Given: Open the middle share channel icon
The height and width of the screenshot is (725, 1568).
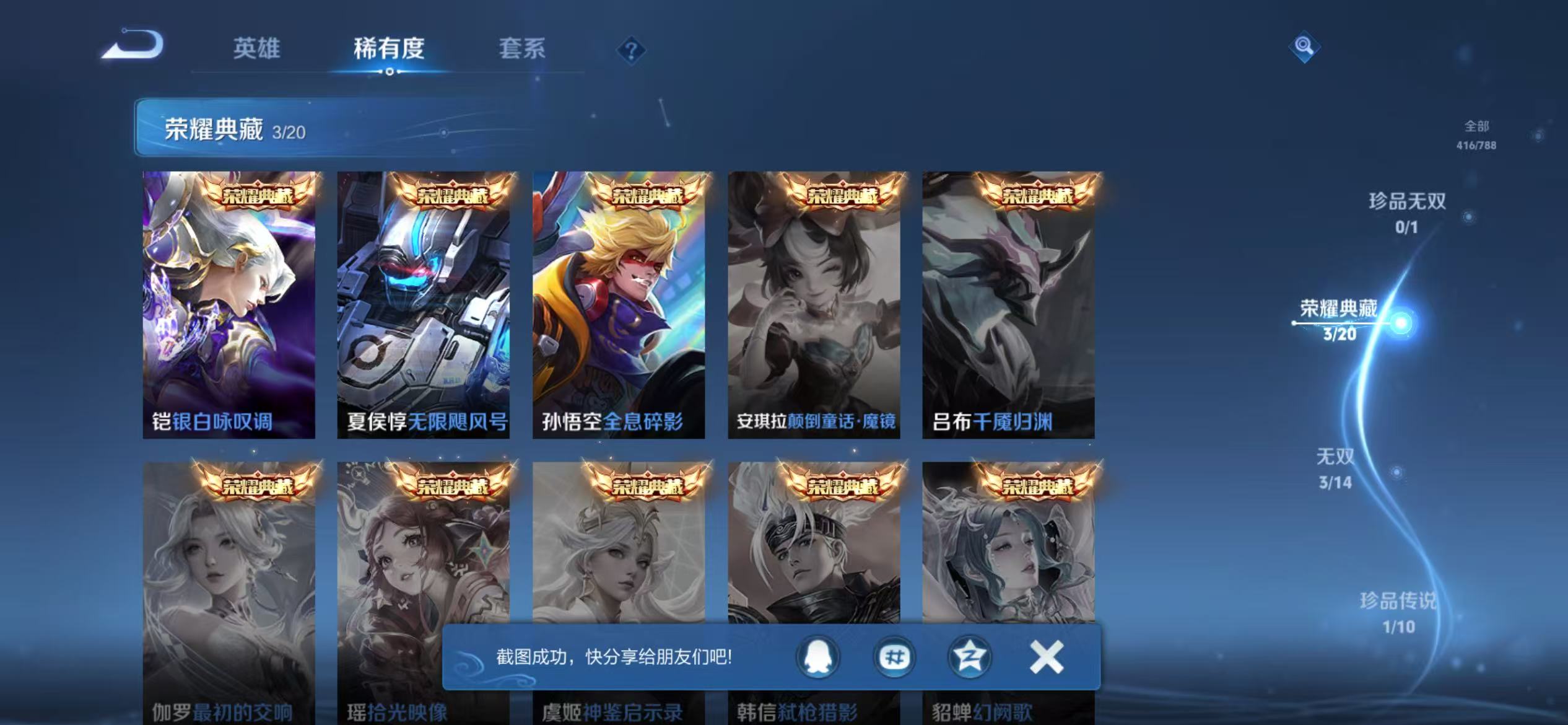Looking at the screenshot, I should coord(894,657).
